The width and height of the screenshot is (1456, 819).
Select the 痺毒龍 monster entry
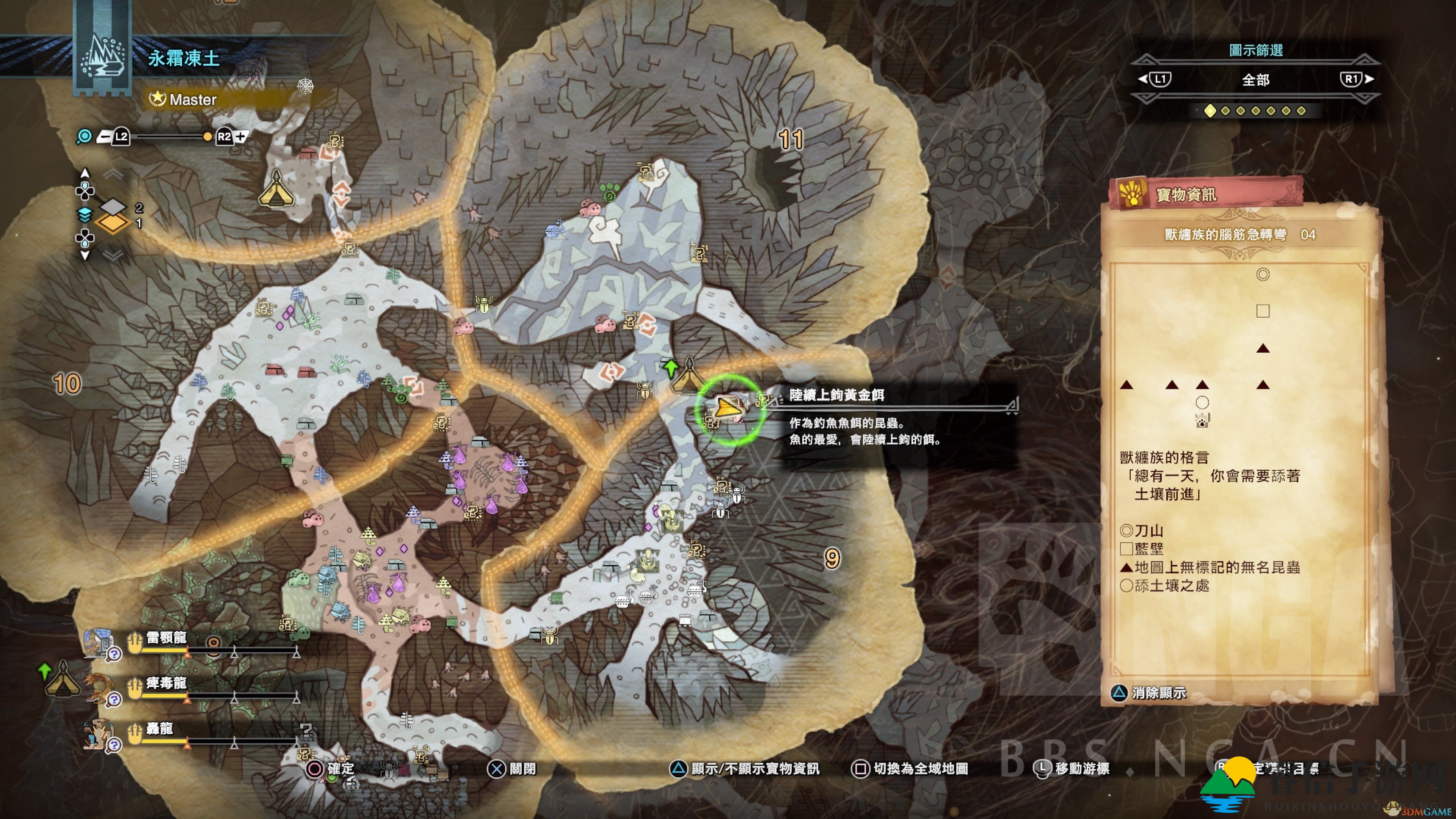click(x=166, y=683)
